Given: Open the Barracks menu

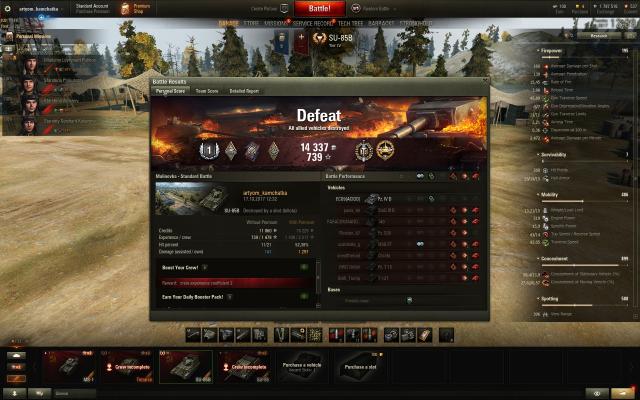Looking at the screenshot, I should [x=383, y=21].
